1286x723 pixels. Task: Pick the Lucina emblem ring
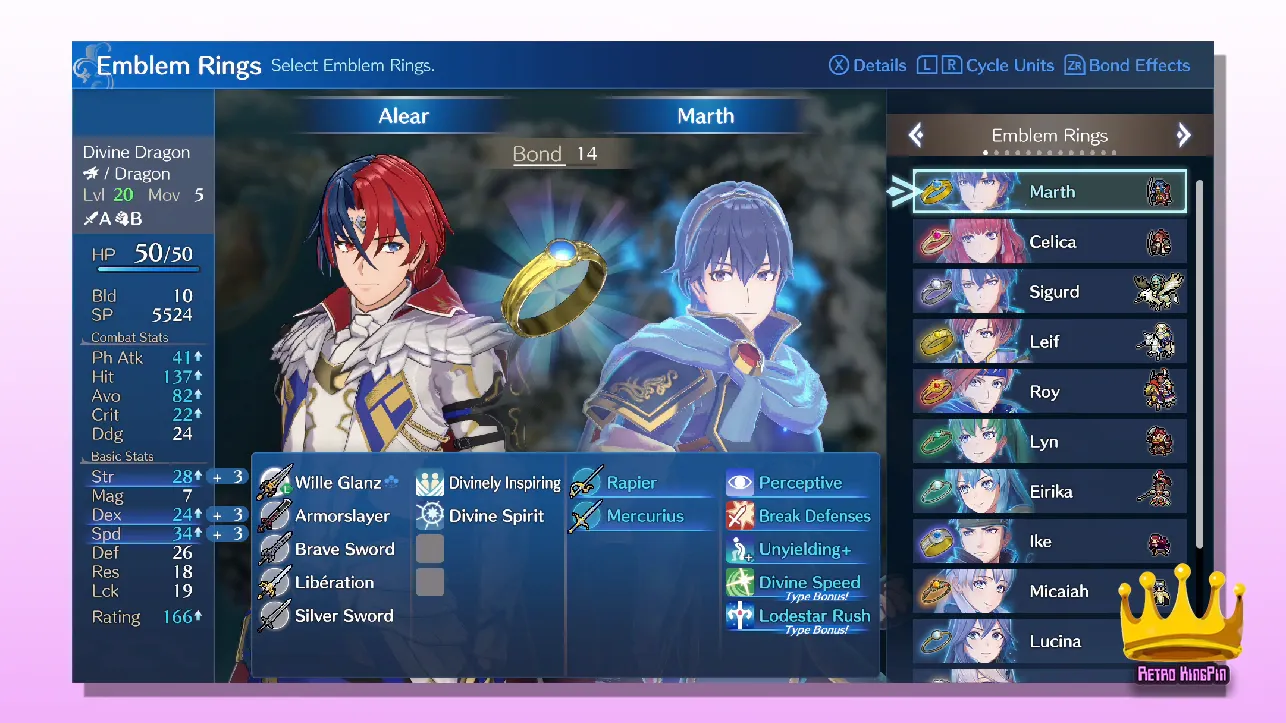[1050, 641]
